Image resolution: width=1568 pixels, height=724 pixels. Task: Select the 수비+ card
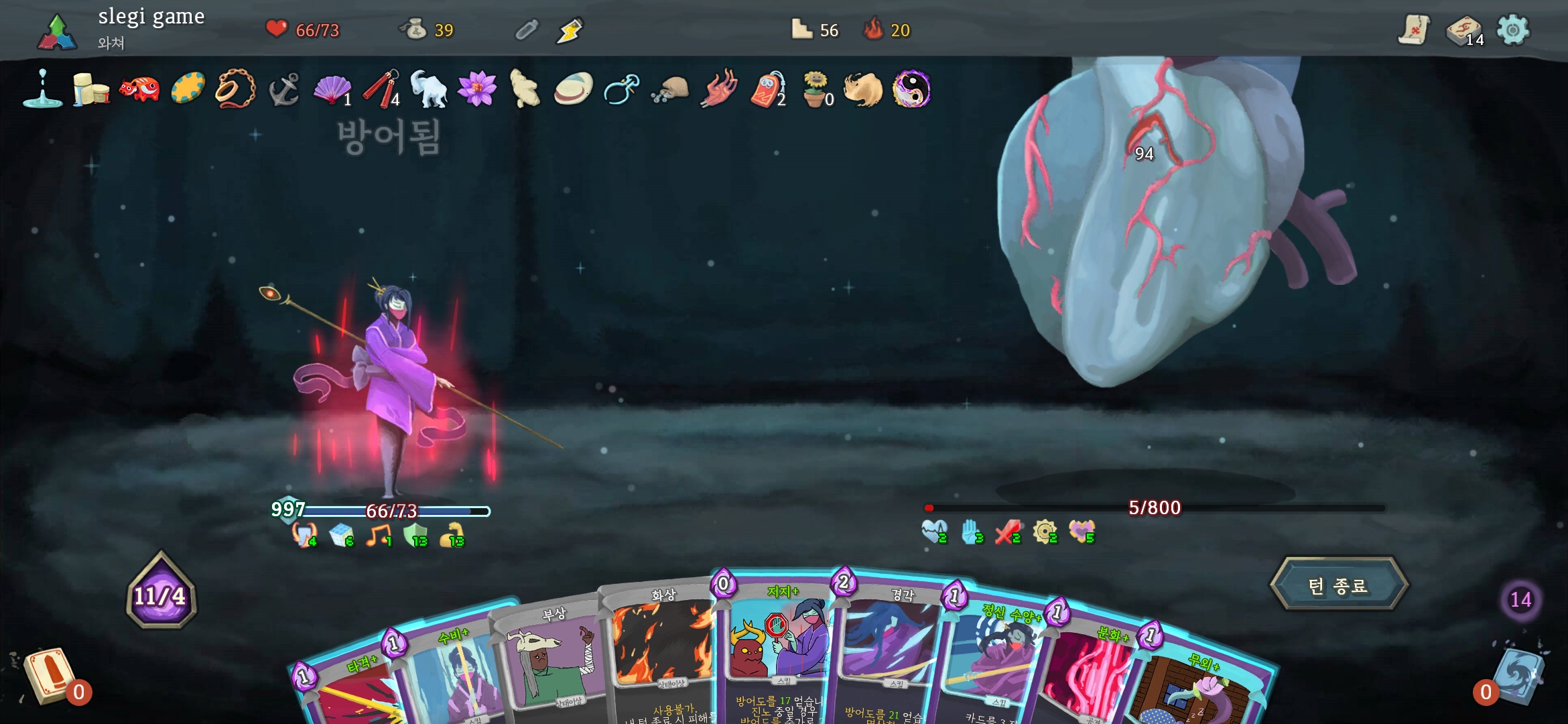coord(449,677)
